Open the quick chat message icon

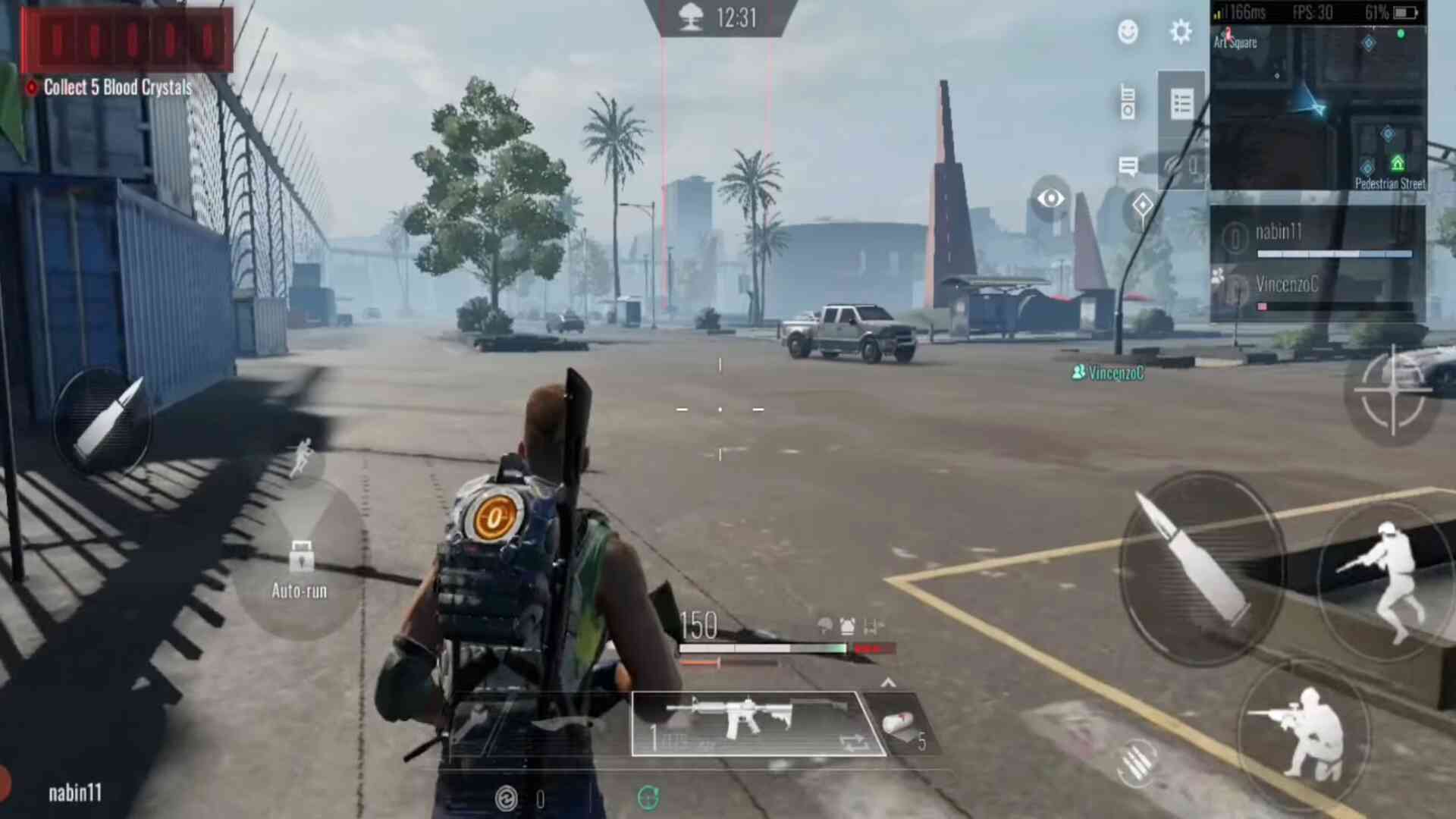1128,166
